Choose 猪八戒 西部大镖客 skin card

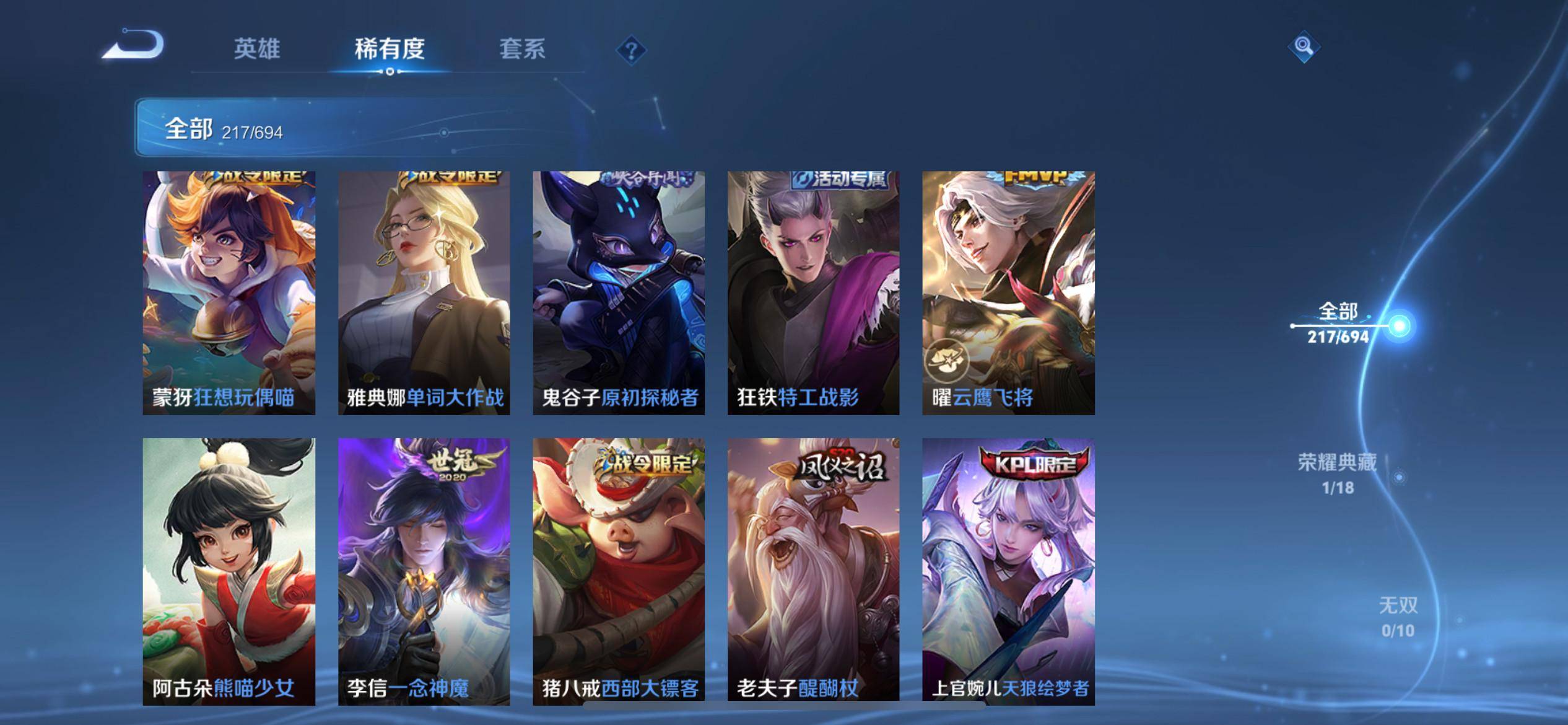(x=619, y=571)
